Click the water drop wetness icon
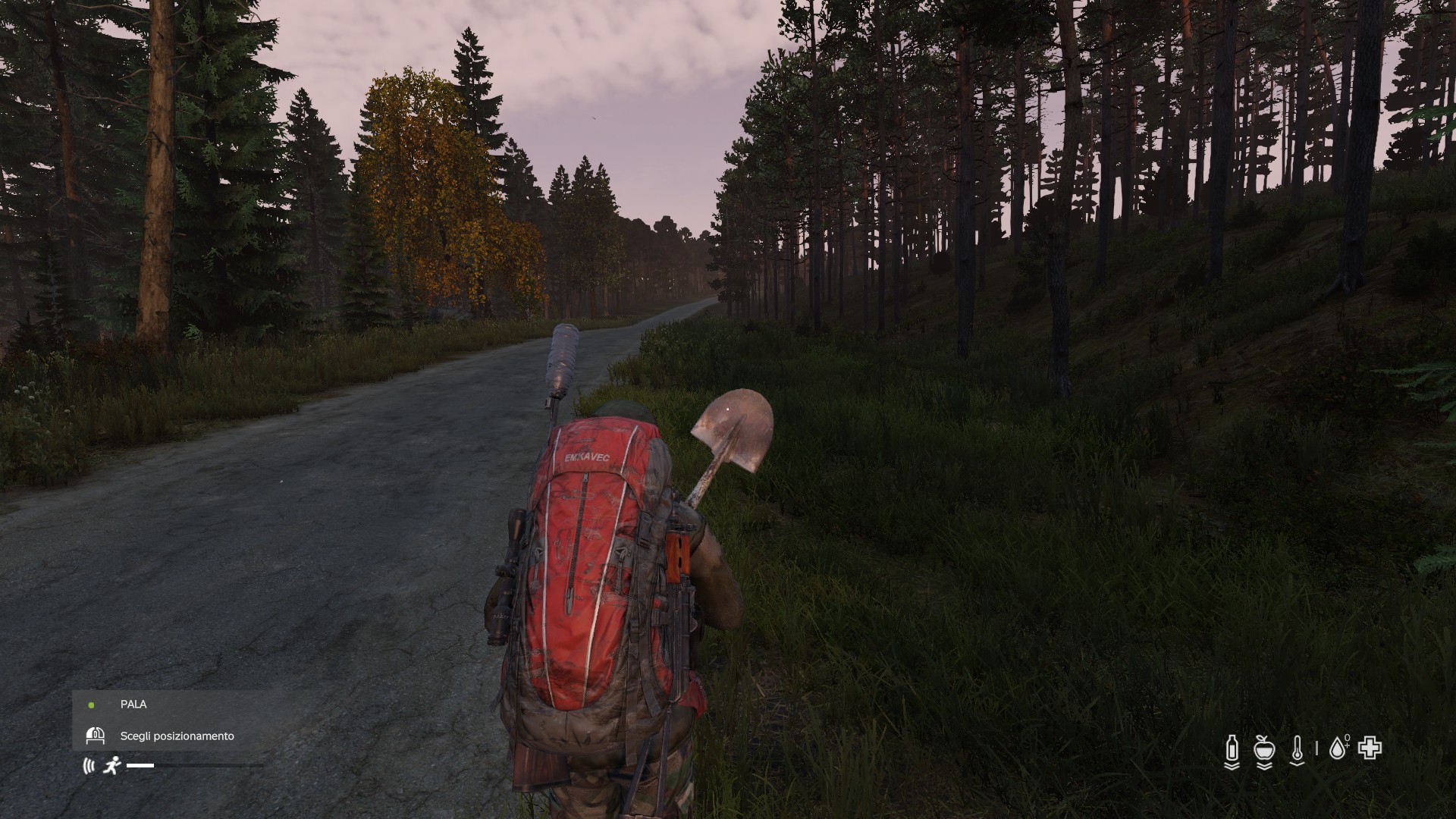Screen dimensions: 1456x819 [x=1338, y=748]
